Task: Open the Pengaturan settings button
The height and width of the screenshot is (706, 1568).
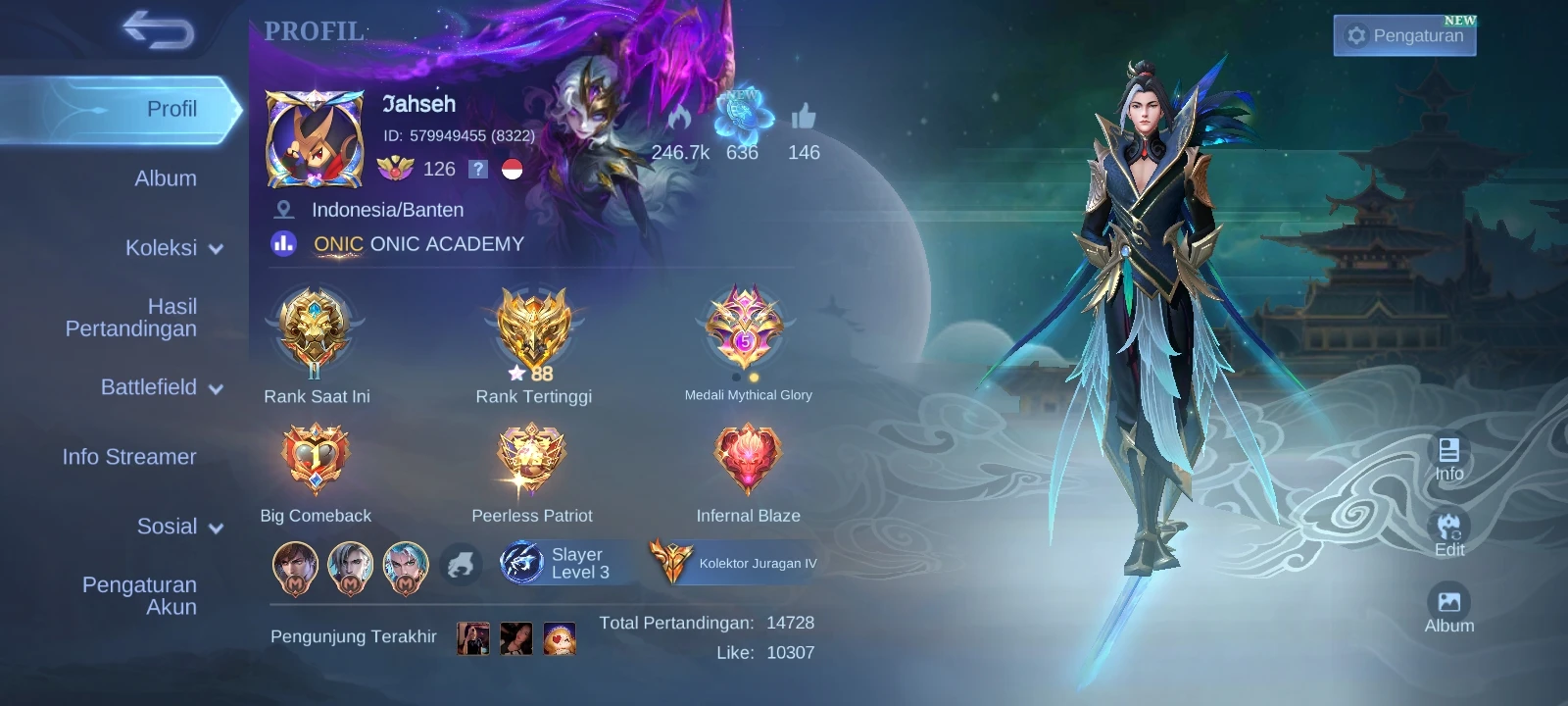Action: click(1404, 36)
